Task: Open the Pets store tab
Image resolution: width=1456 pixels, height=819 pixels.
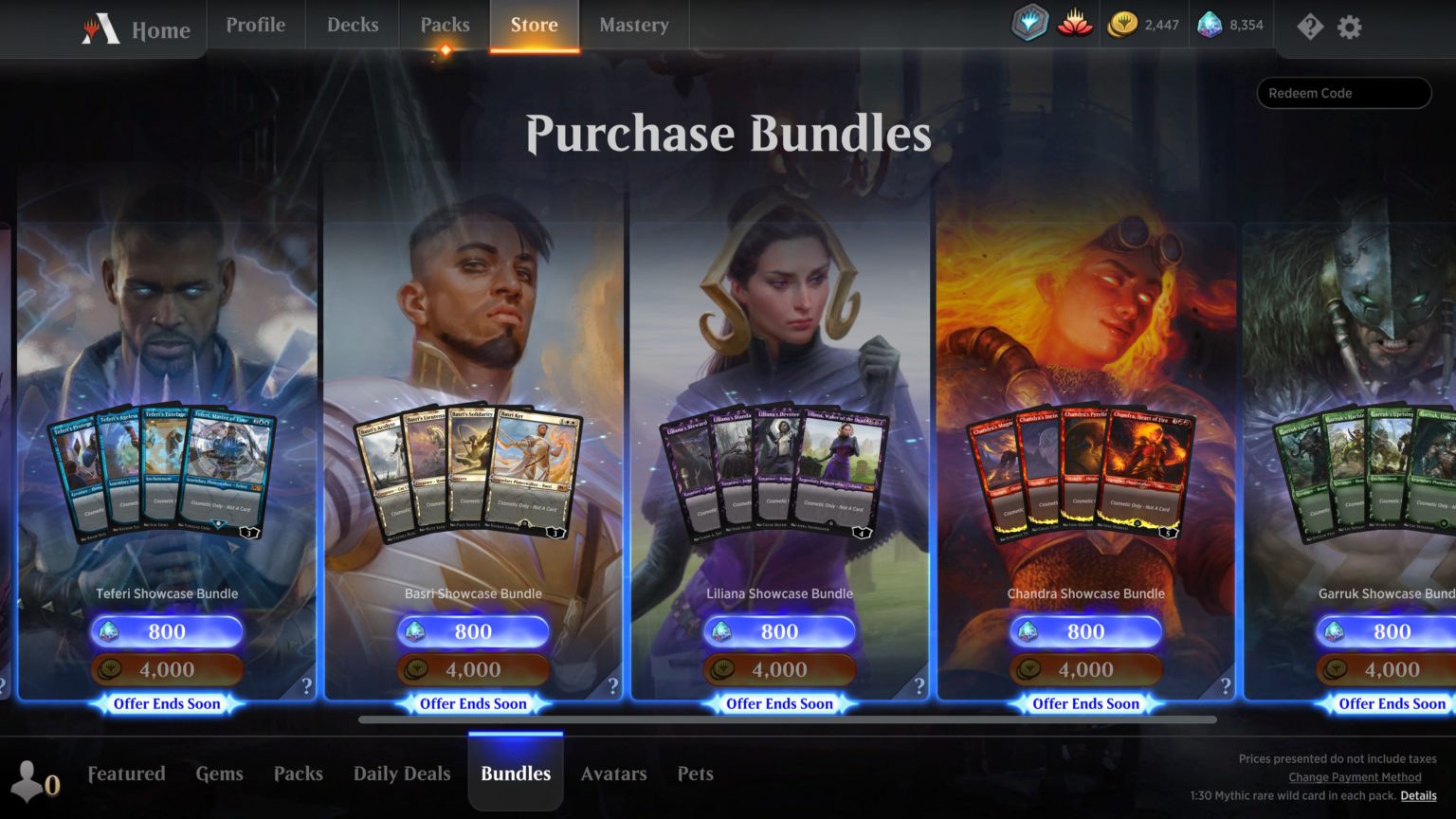Action: click(695, 774)
